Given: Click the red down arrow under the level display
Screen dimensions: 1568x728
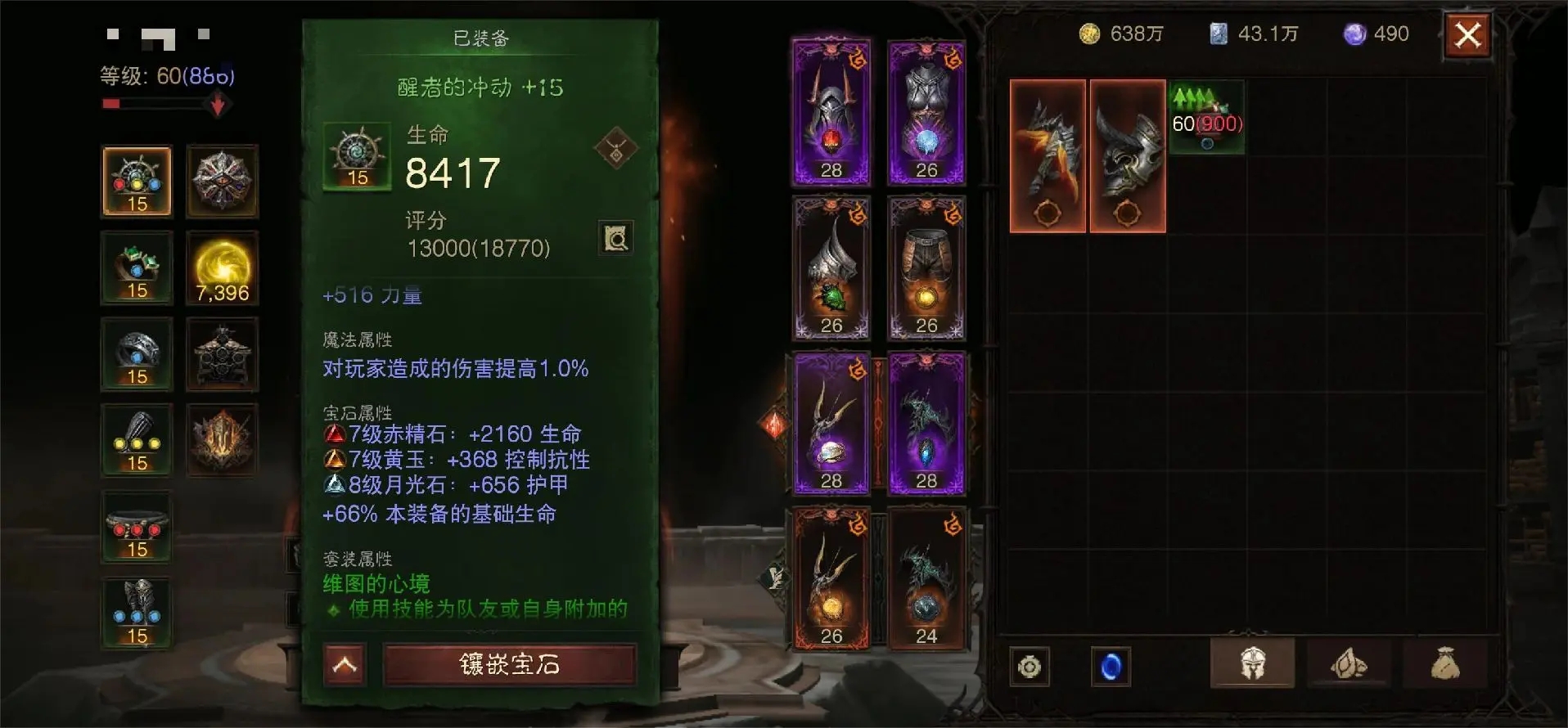Looking at the screenshot, I should point(217,105).
